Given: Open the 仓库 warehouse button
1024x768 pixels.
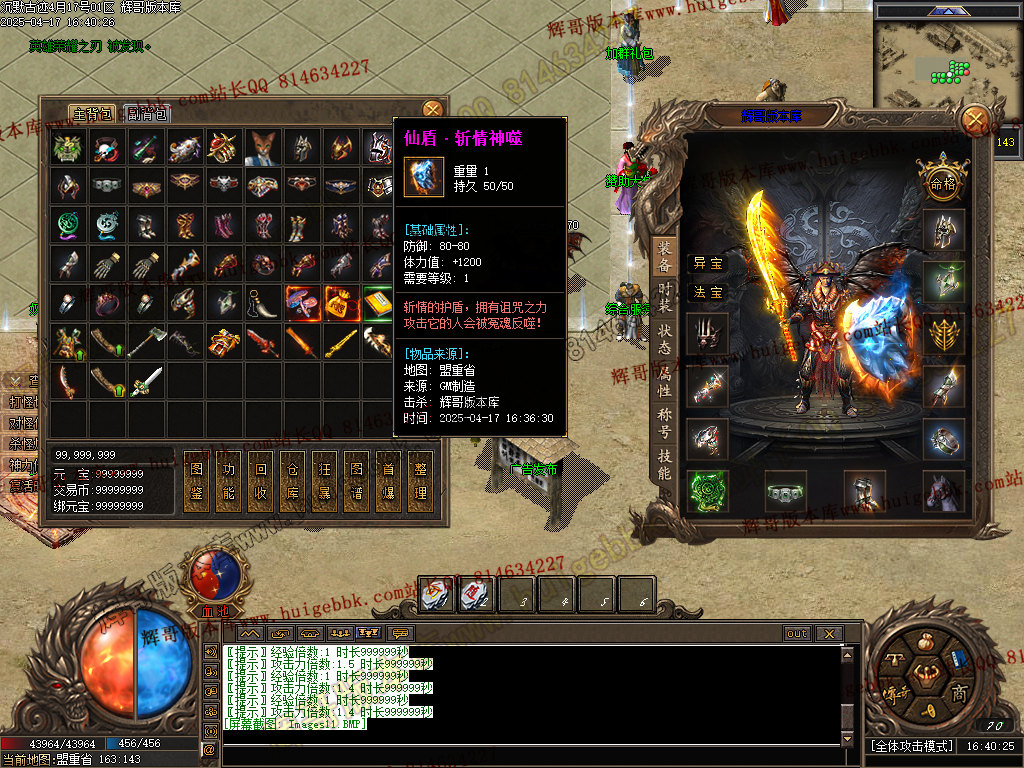Looking at the screenshot, I should point(292,482).
